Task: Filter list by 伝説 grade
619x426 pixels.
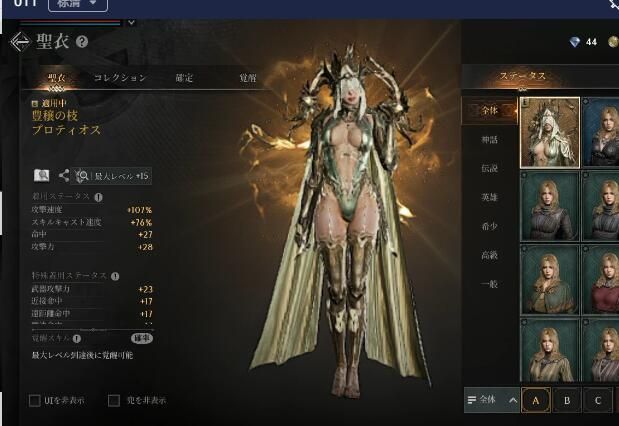Action: pos(488,168)
